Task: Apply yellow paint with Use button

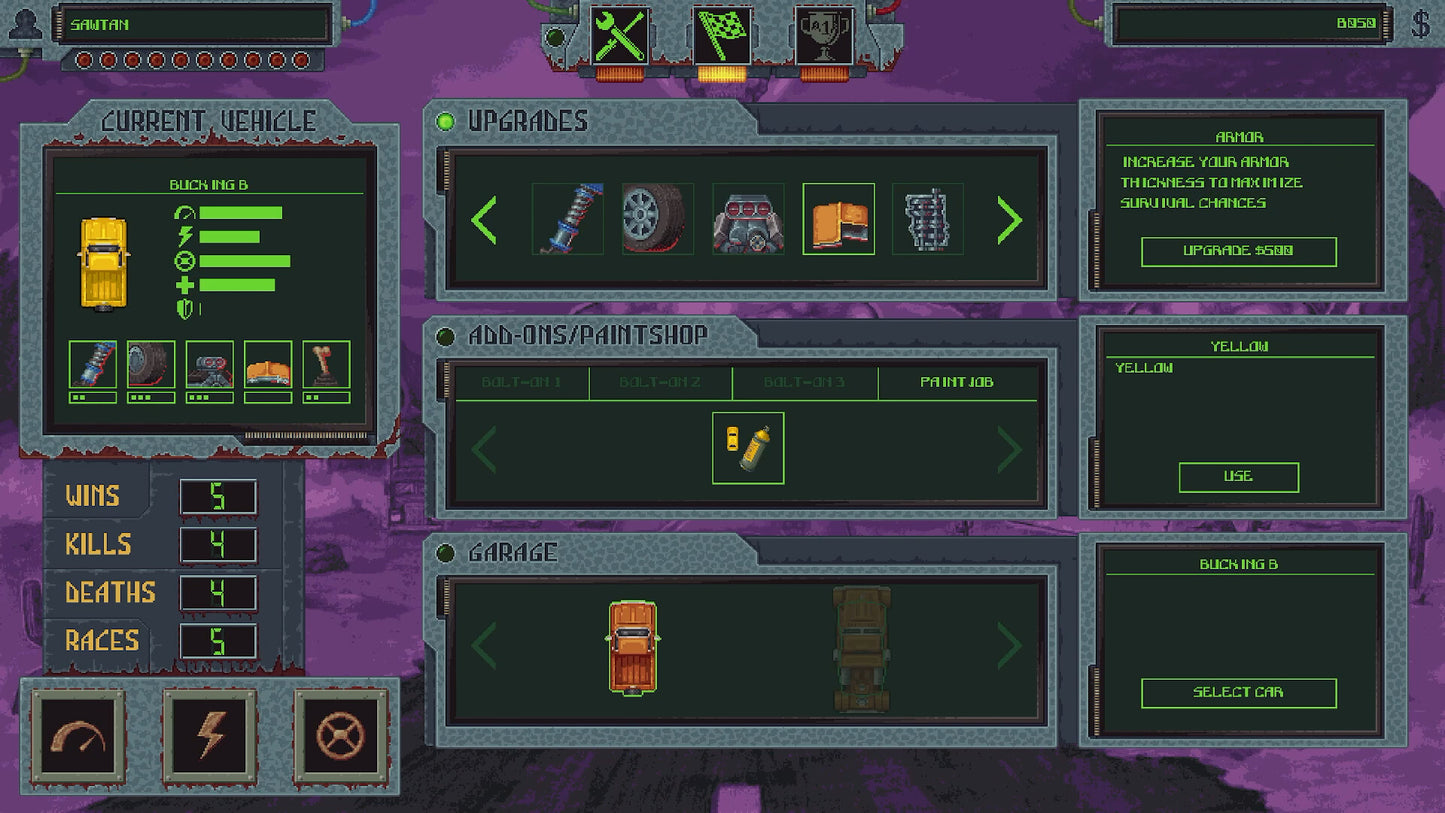Action: point(1238,477)
